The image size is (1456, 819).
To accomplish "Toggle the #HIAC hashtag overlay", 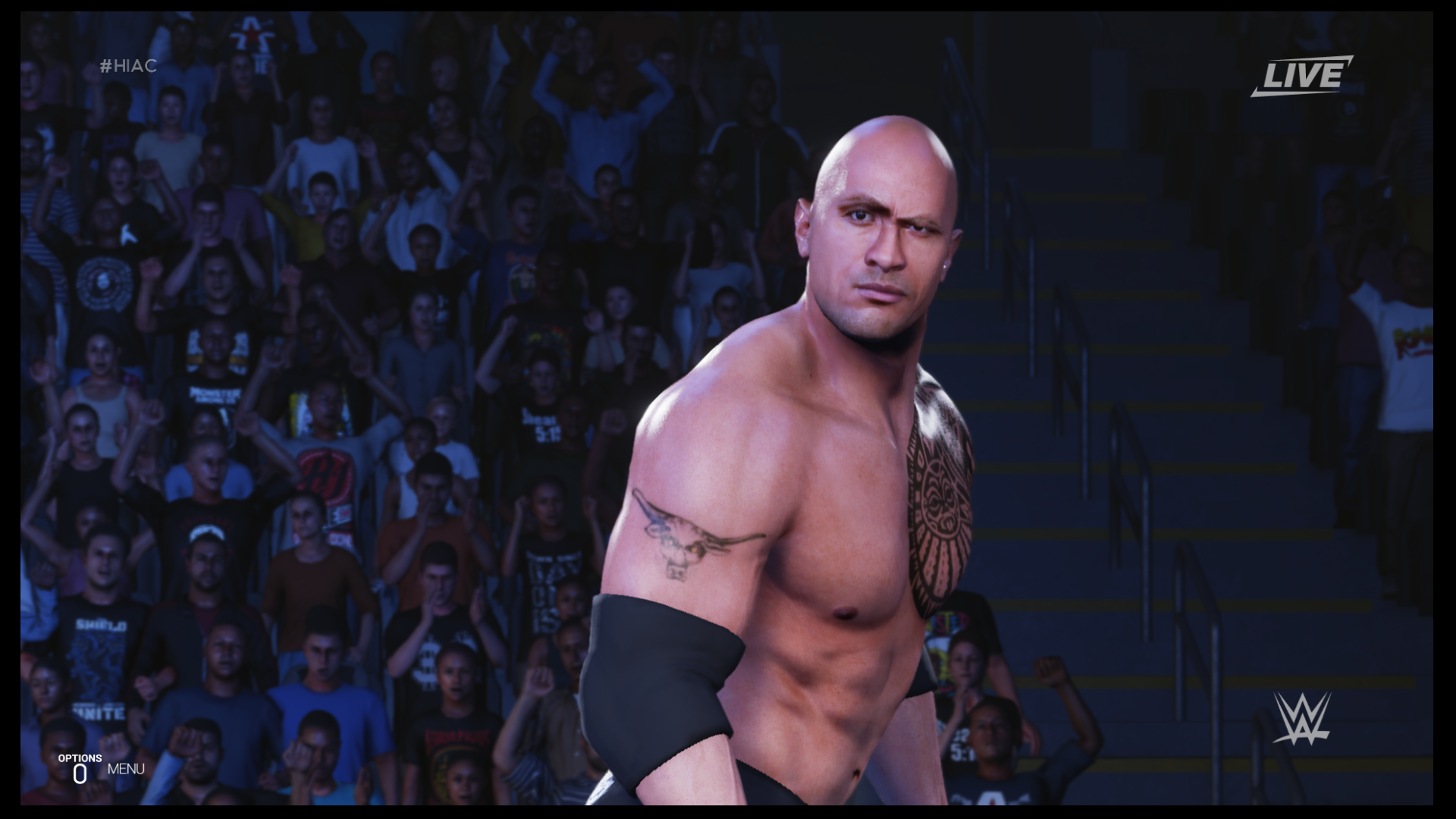I will pyautogui.click(x=129, y=67).
